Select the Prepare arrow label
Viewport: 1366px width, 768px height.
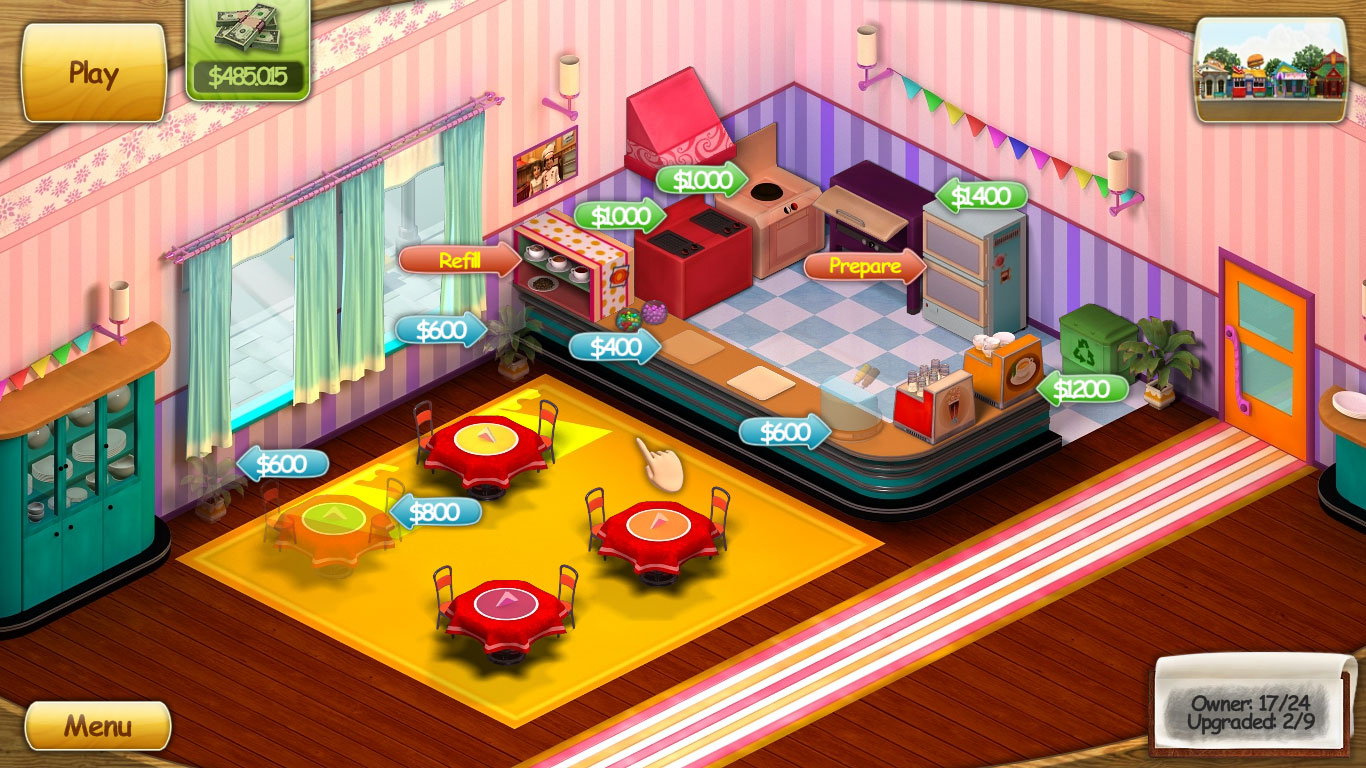click(x=864, y=266)
